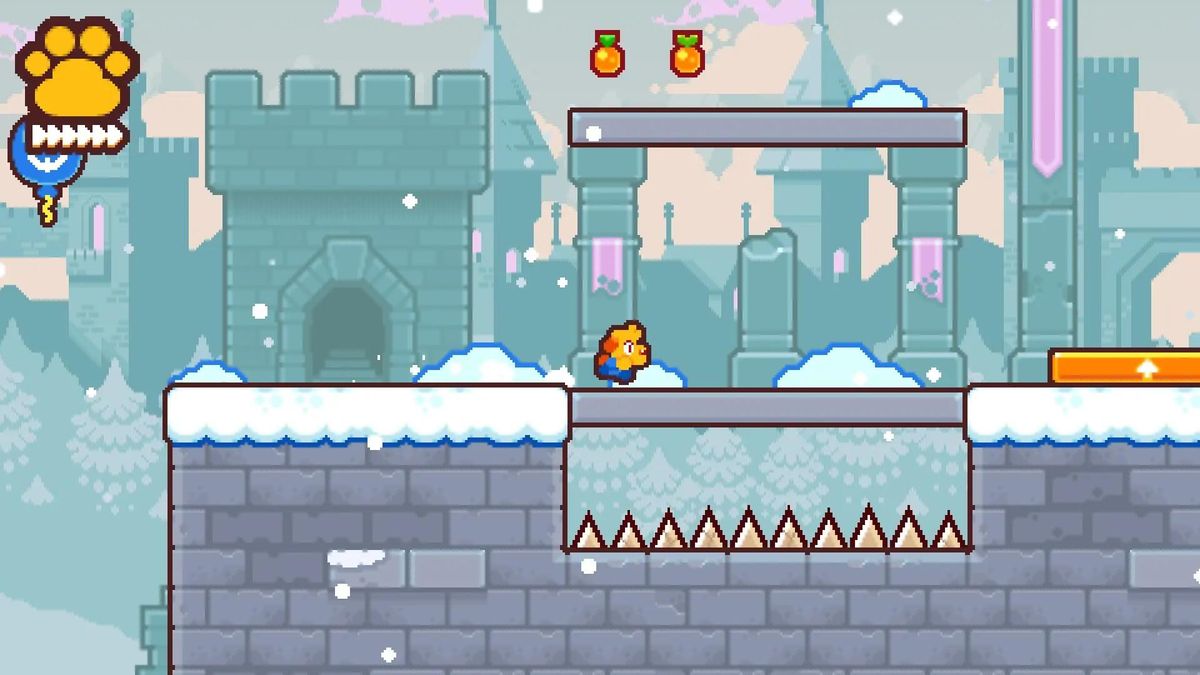Click the golden paw HUD icon
This screenshot has height=675, width=1200.
point(78,70)
